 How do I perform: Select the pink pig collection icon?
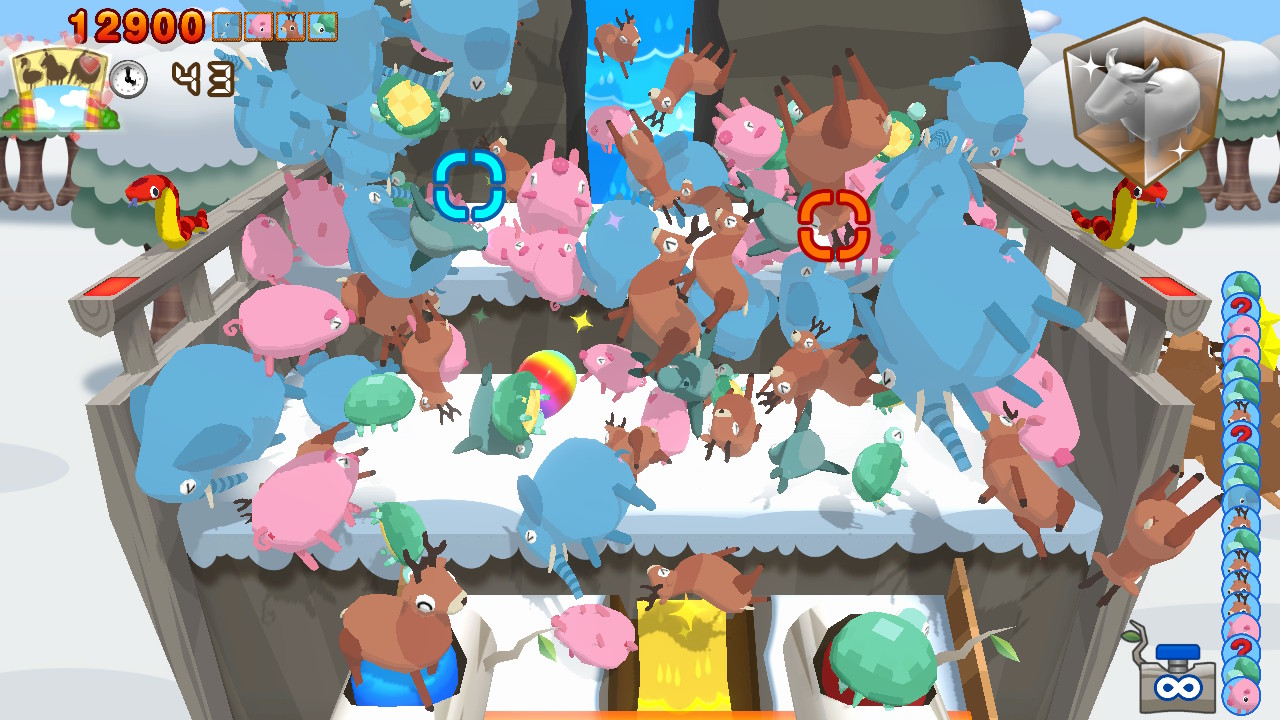[258, 26]
